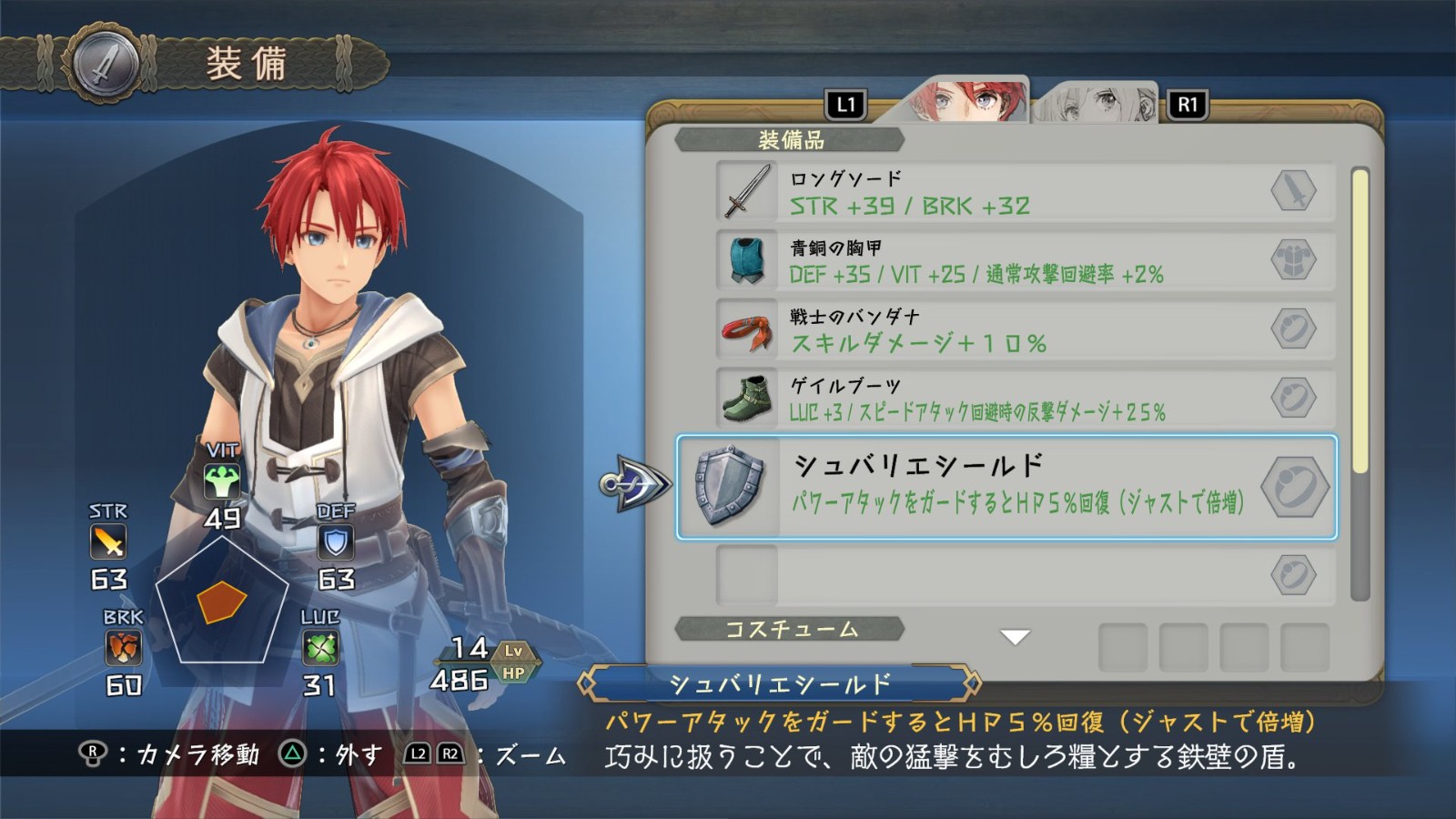Select the 戦士のバンダナ accessory row
1456x819 pixels.
(1024, 329)
